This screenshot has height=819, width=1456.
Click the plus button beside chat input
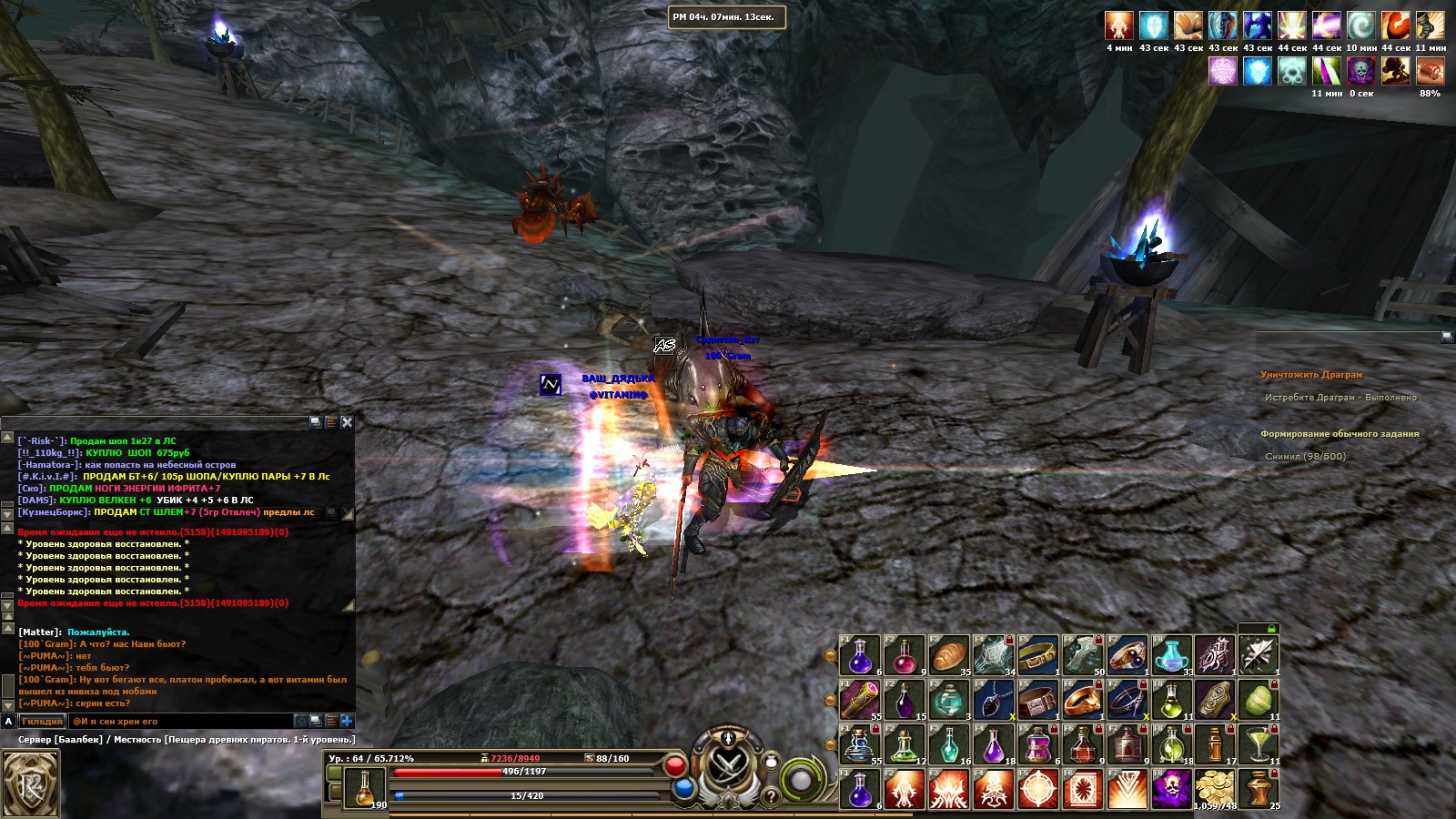(347, 721)
